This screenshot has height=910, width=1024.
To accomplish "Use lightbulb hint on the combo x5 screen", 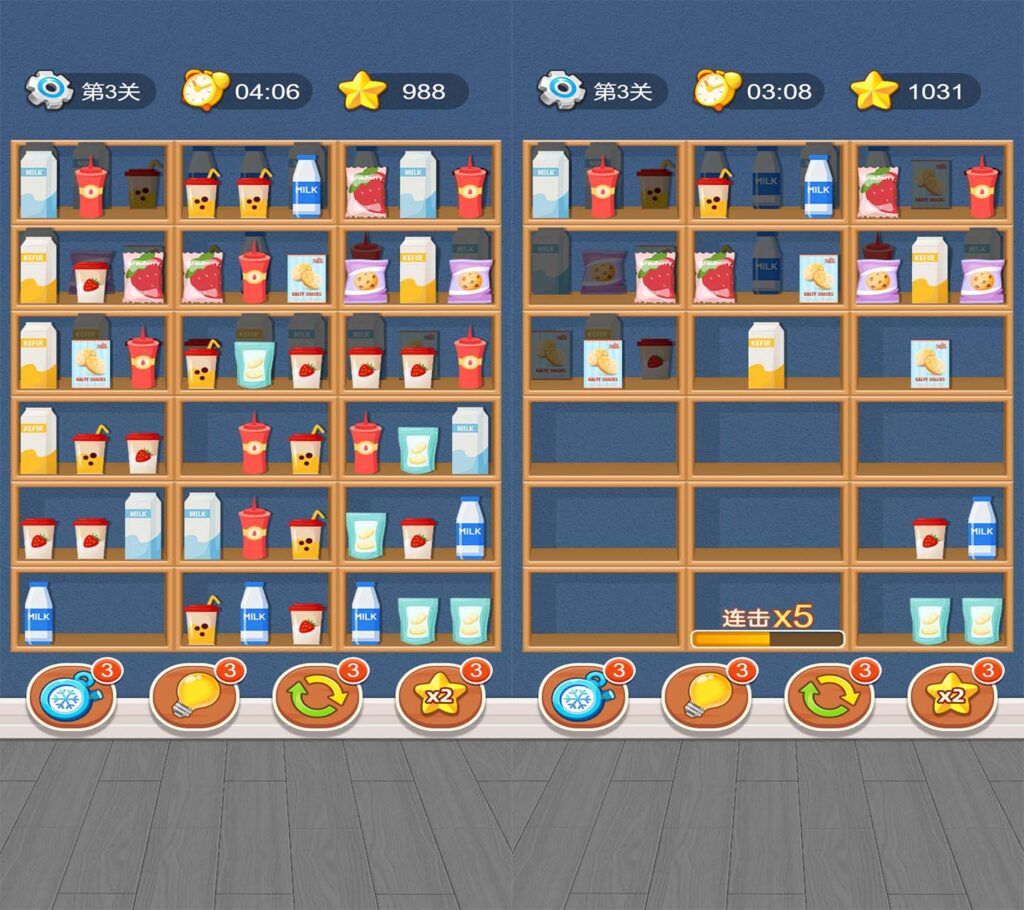I will pyautogui.click(x=705, y=696).
